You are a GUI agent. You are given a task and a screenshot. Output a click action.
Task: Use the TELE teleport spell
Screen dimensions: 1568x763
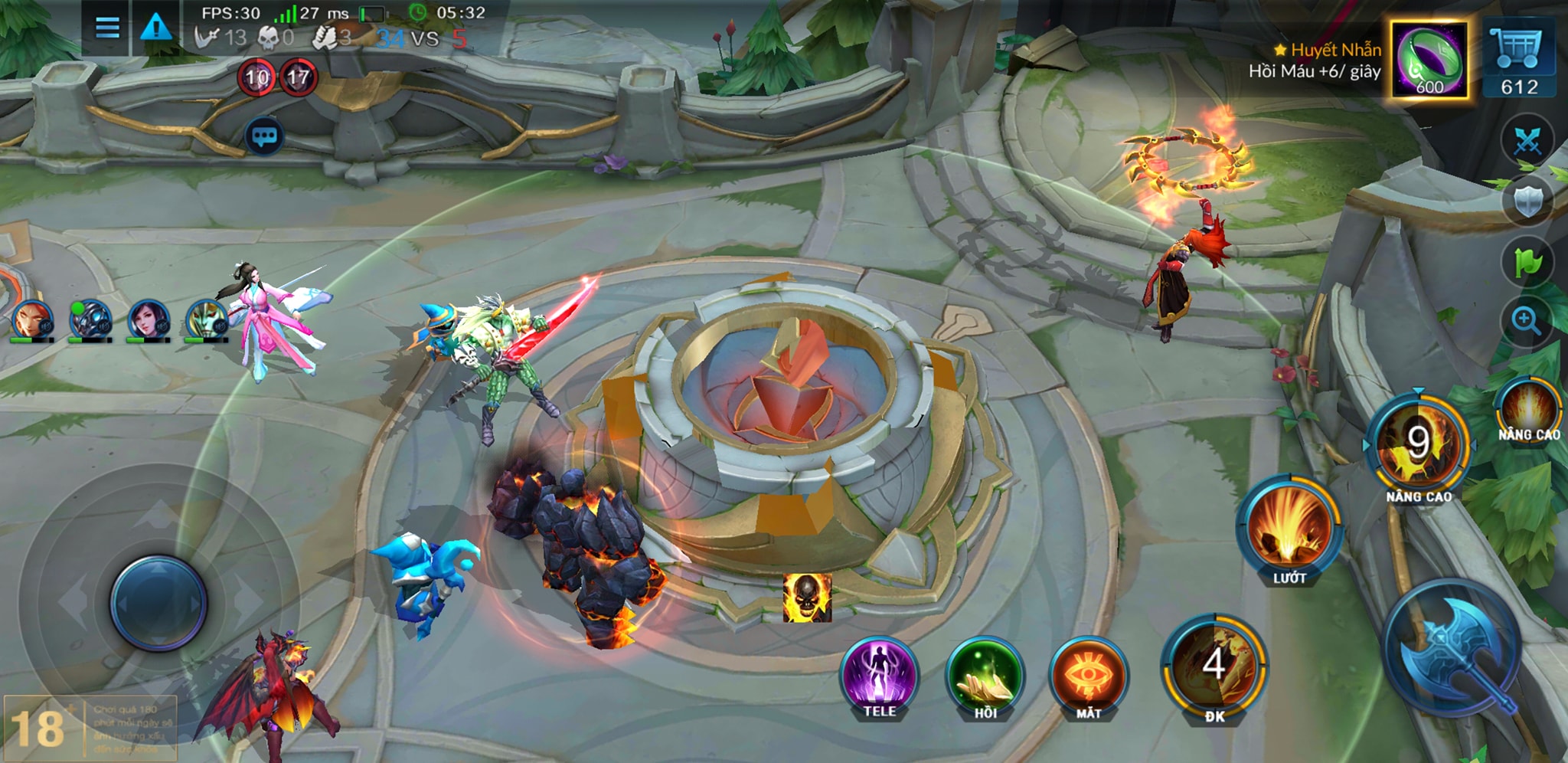click(x=880, y=676)
